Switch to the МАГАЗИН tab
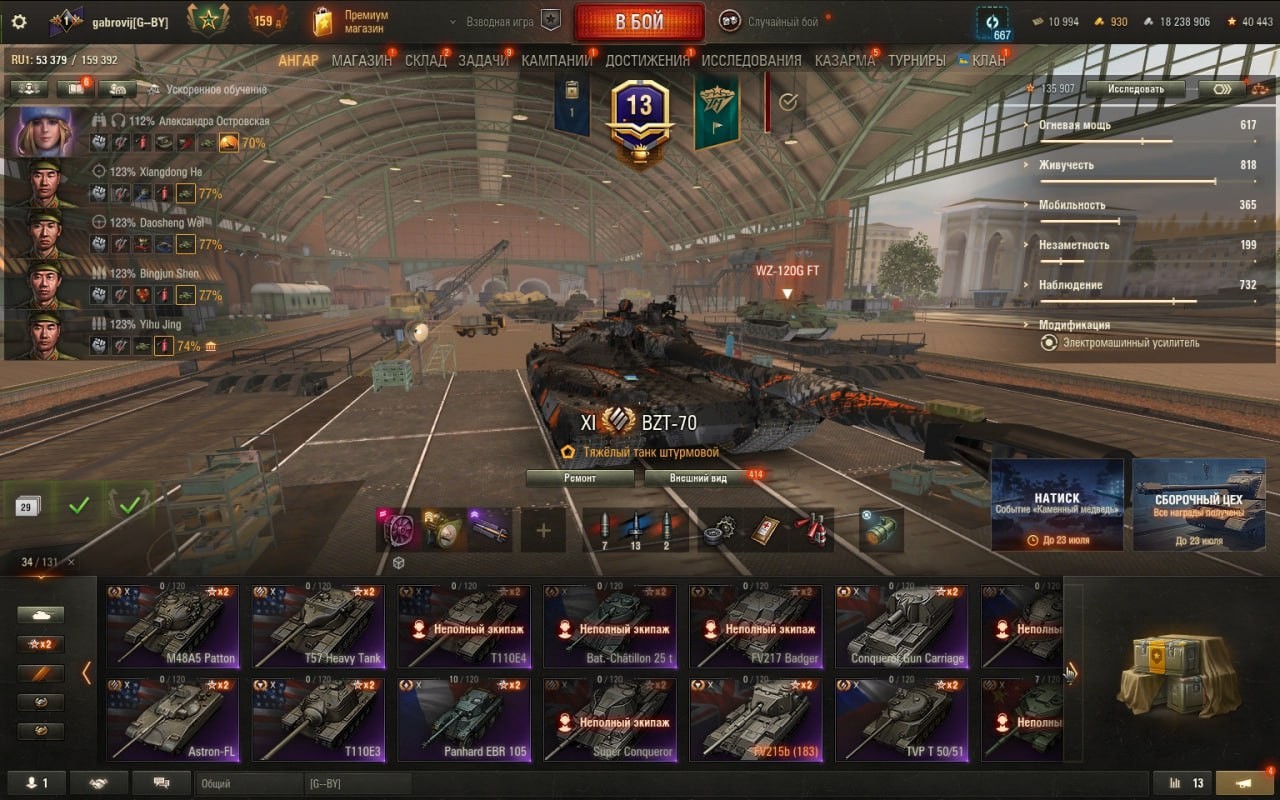The width and height of the screenshot is (1280, 800). 361,60
